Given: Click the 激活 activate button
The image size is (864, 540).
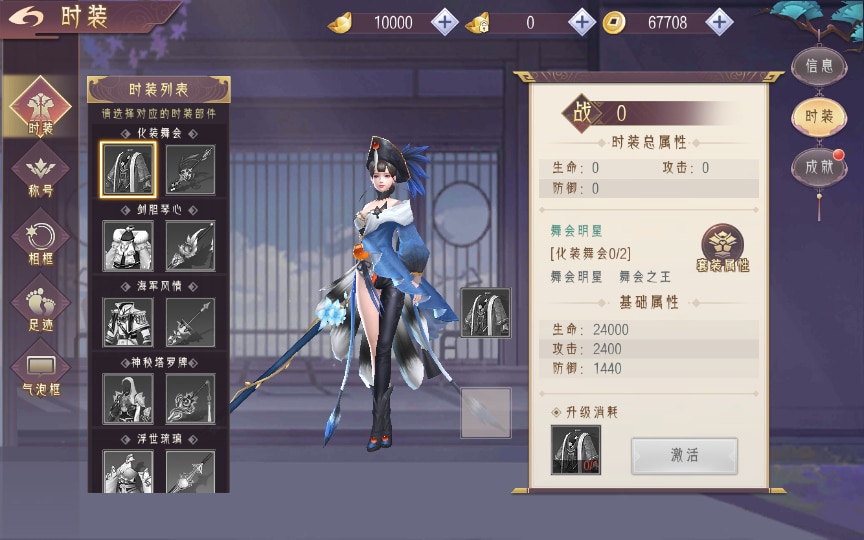Looking at the screenshot, I should coord(684,456).
